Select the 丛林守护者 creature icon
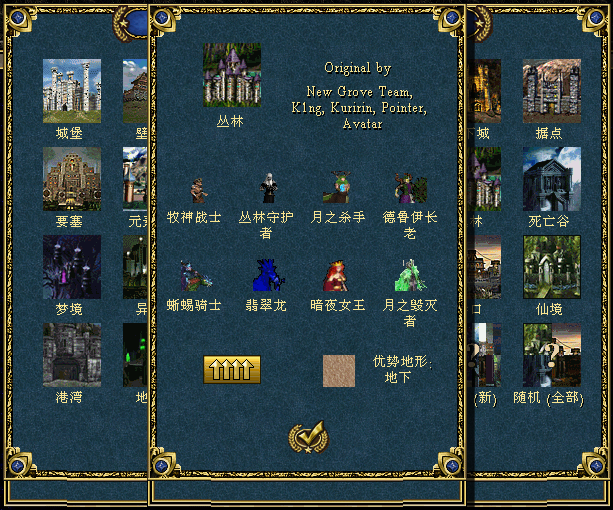The image size is (613, 510). (267, 188)
